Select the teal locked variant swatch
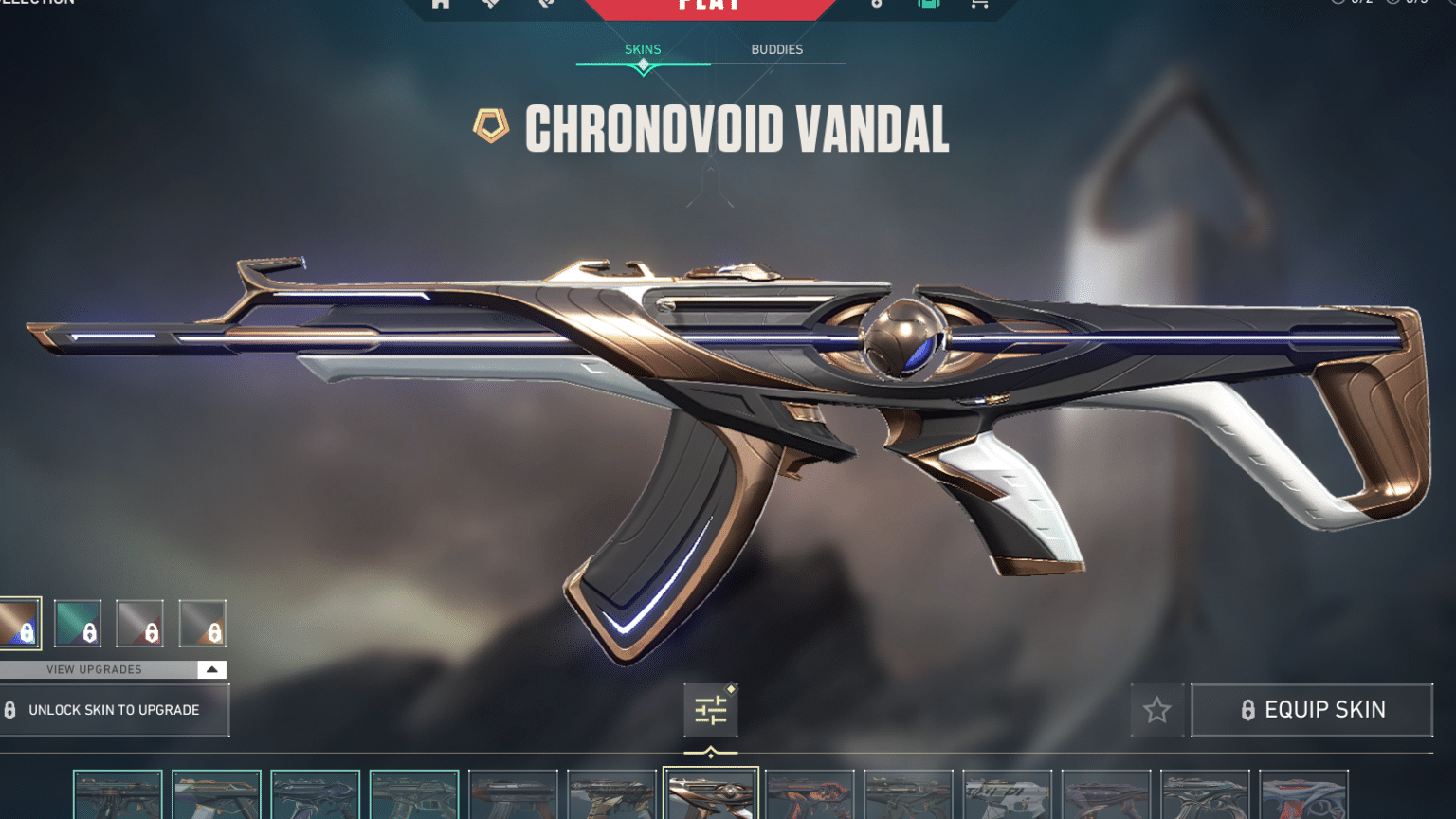Viewport: 1456px width, 819px height. pyautogui.click(x=80, y=624)
